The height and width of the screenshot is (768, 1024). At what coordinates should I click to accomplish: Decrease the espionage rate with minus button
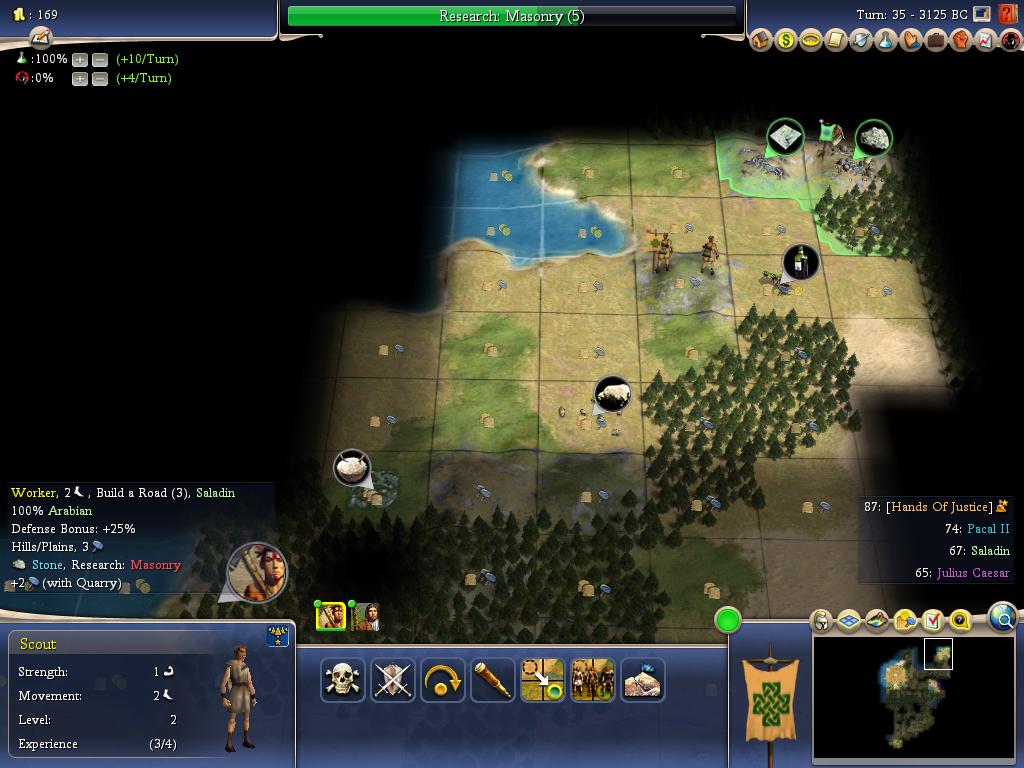point(100,78)
